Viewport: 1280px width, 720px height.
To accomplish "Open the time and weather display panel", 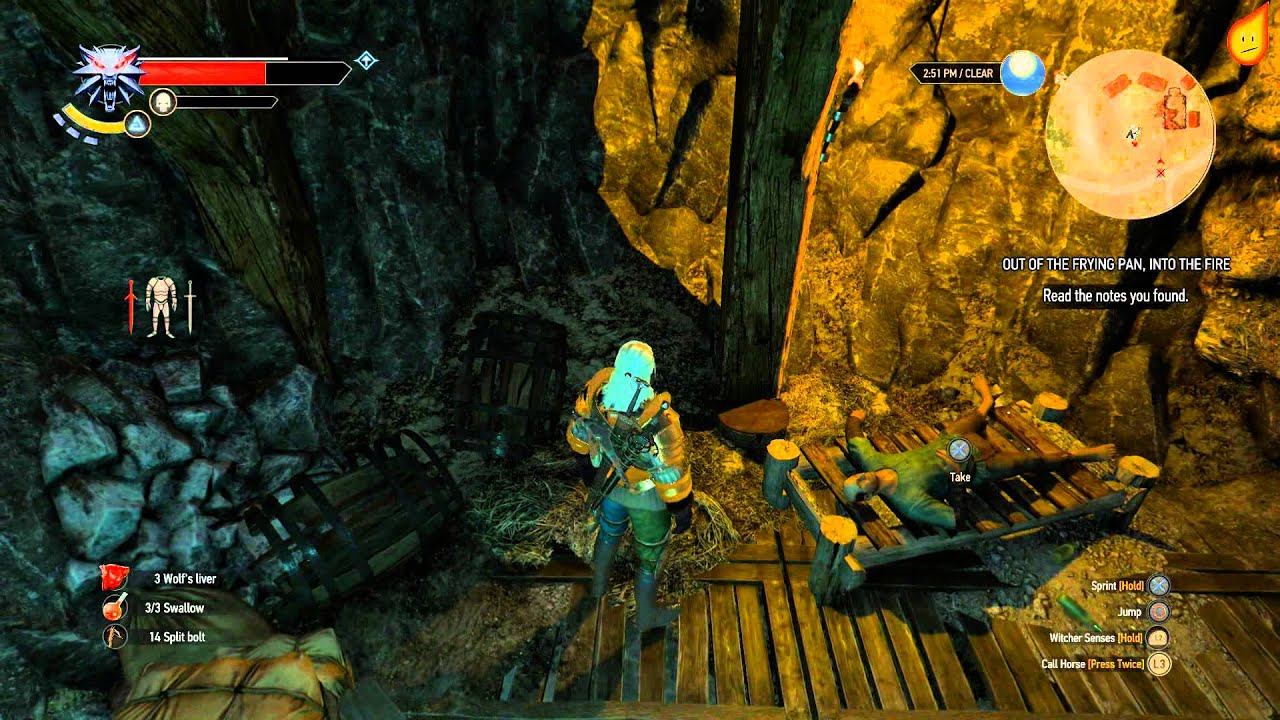I will [960, 72].
